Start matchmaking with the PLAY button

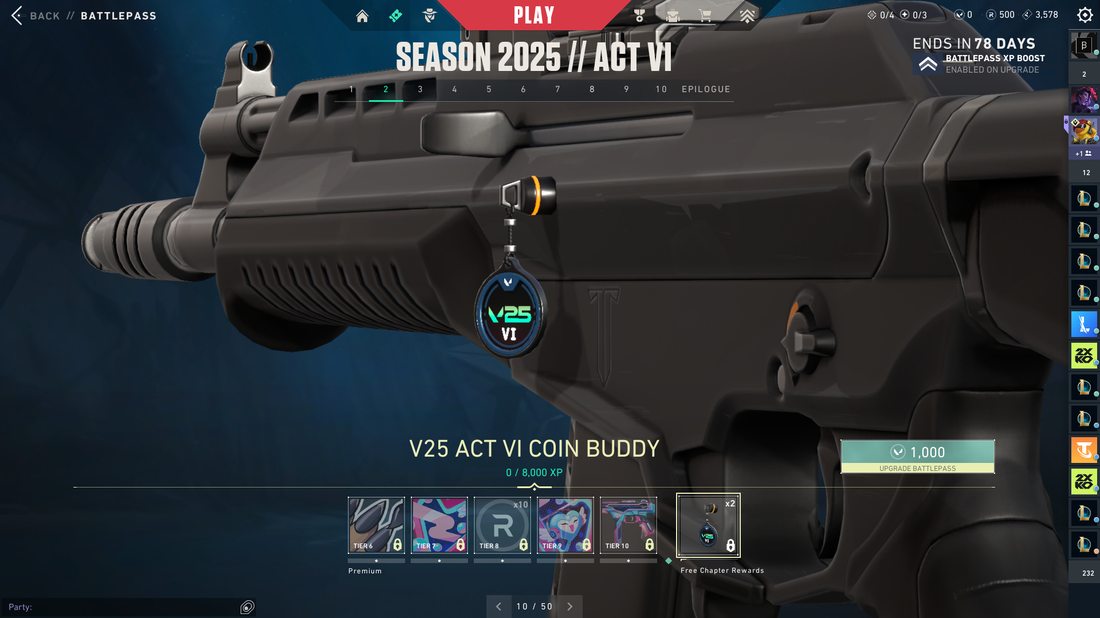coord(534,15)
